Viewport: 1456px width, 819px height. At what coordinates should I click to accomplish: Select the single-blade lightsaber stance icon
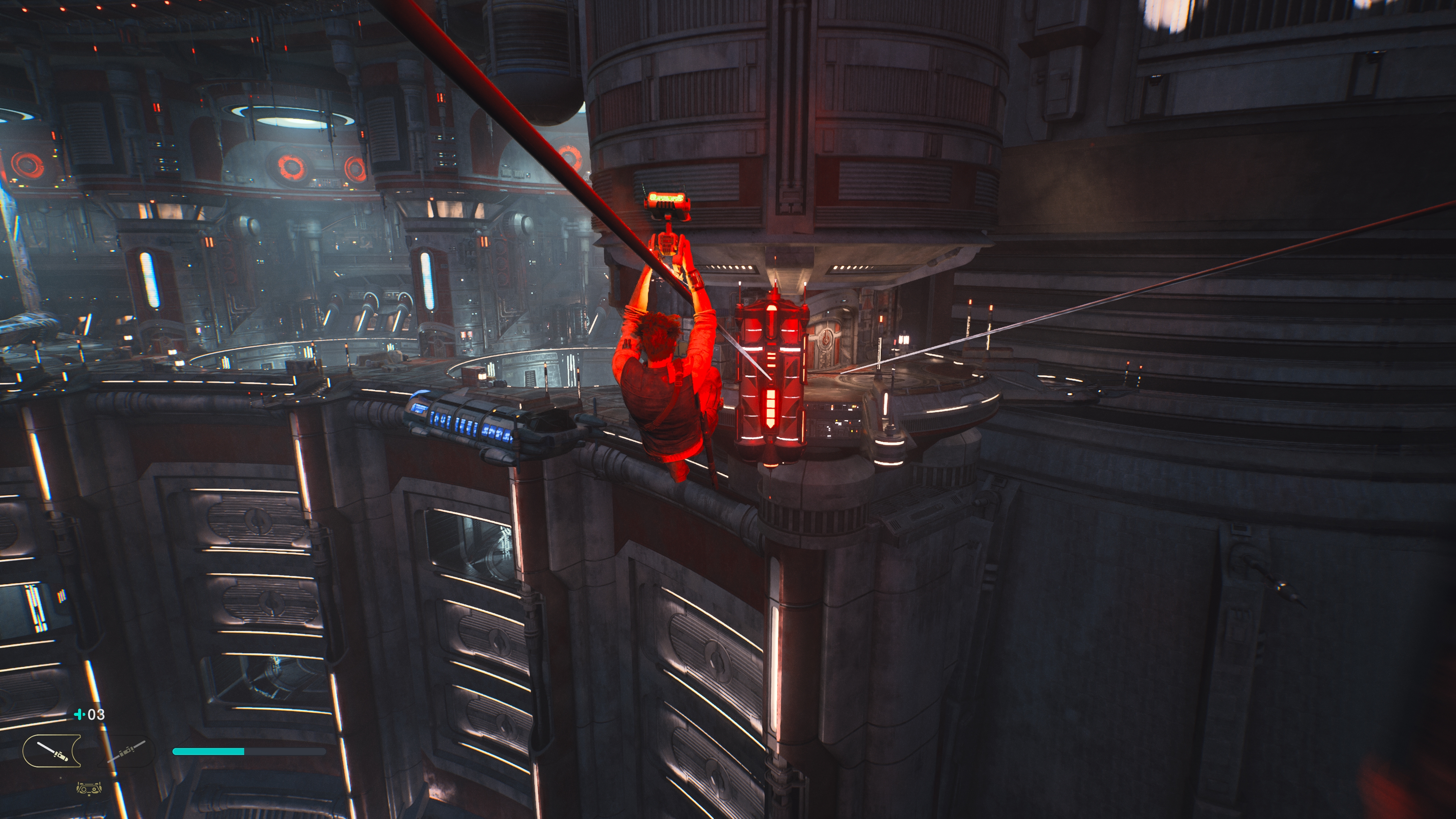pyautogui.click(x=52, y=751)
